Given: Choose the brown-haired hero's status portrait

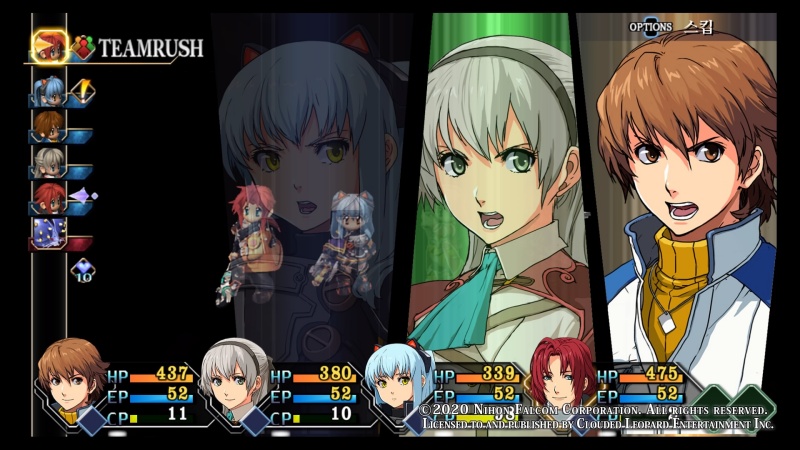Looking at the screenshot, I should (x=72, y=380).
